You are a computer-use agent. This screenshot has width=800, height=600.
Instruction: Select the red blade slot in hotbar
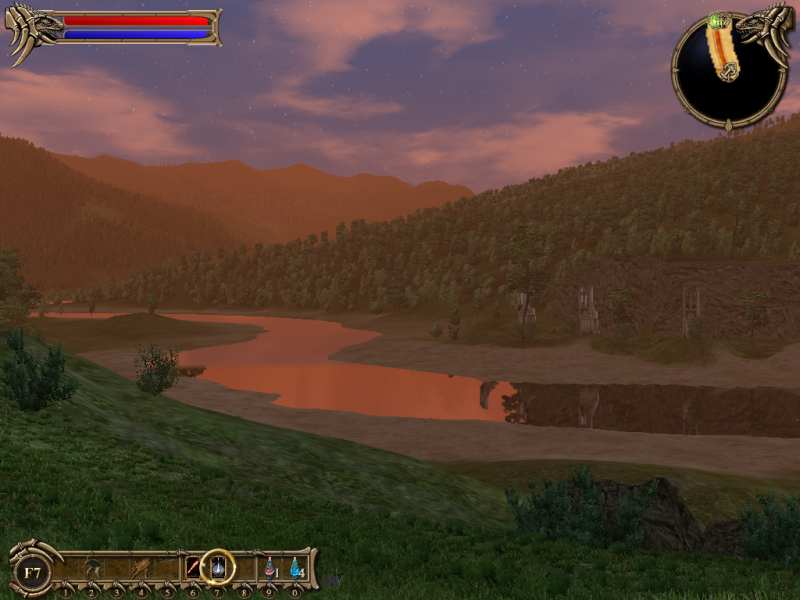[192, 568]
